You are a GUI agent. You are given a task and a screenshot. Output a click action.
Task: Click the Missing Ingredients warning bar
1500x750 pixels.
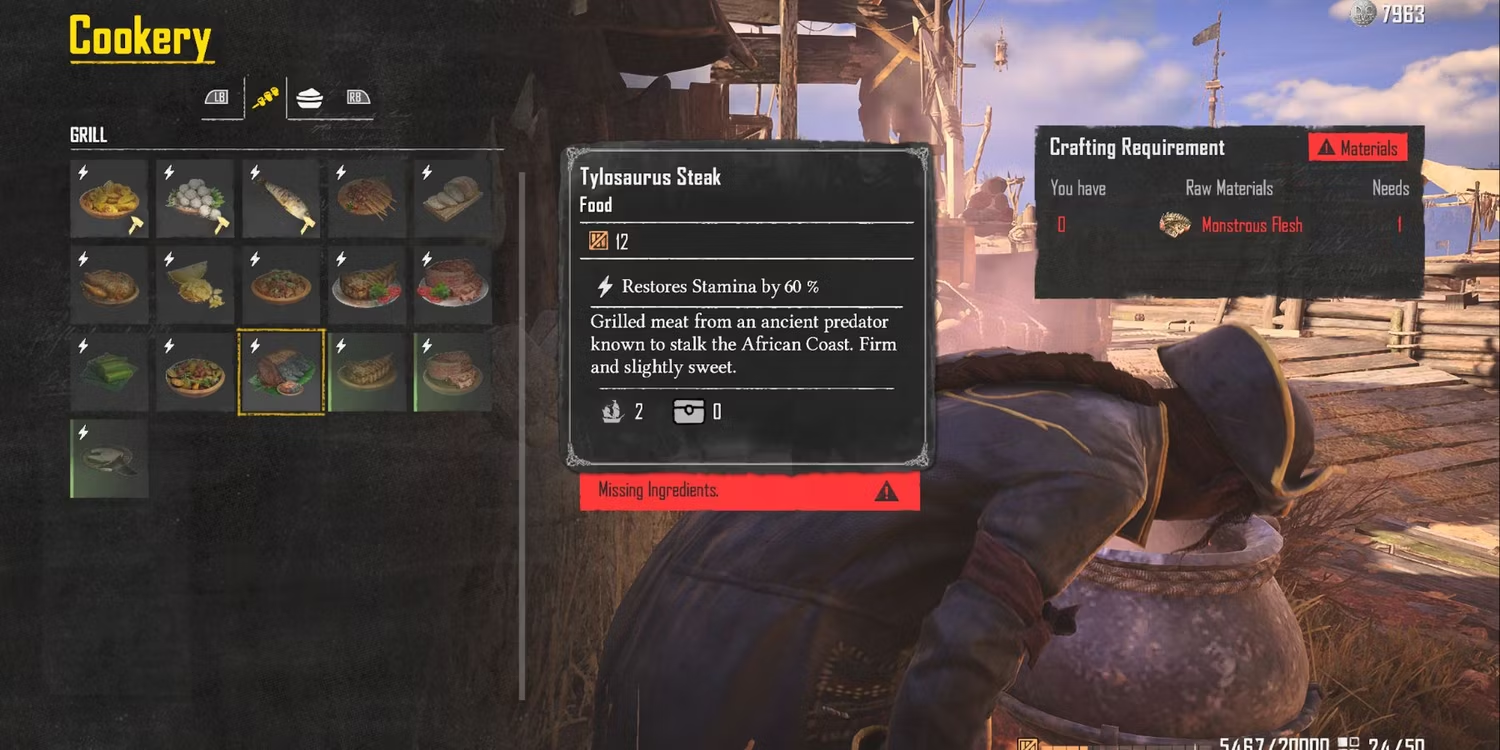click(x=749, y=491)
